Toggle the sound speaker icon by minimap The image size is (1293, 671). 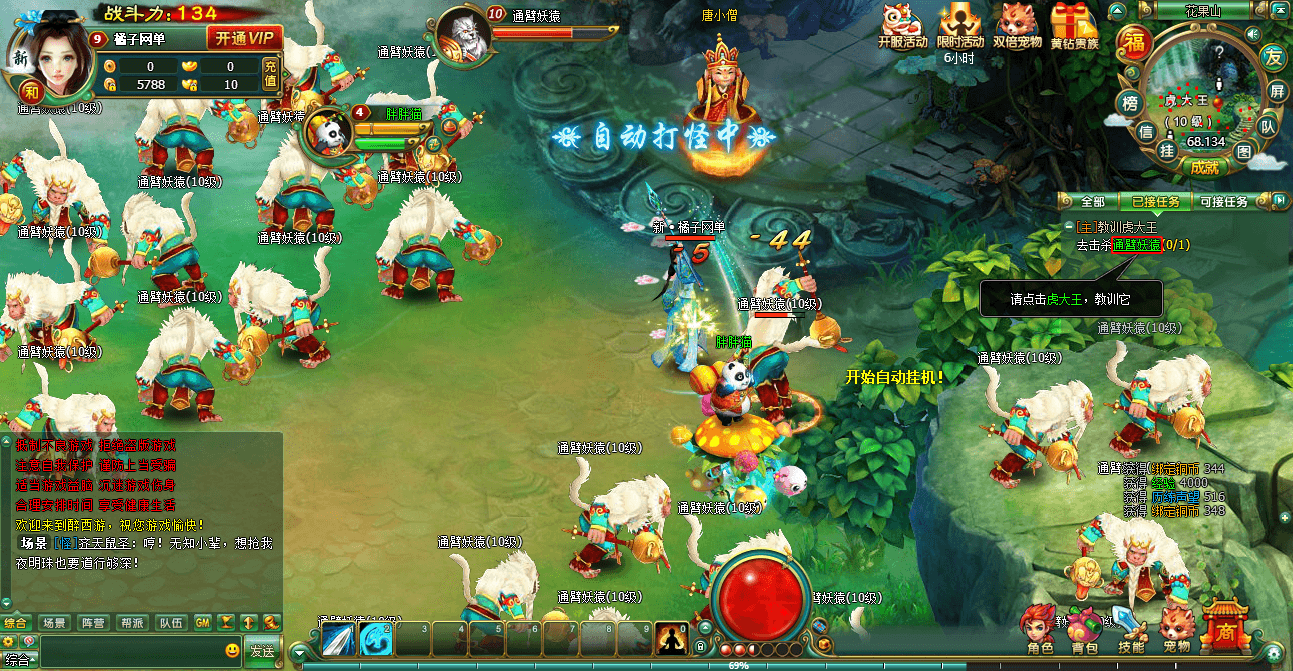[1252, 34]
